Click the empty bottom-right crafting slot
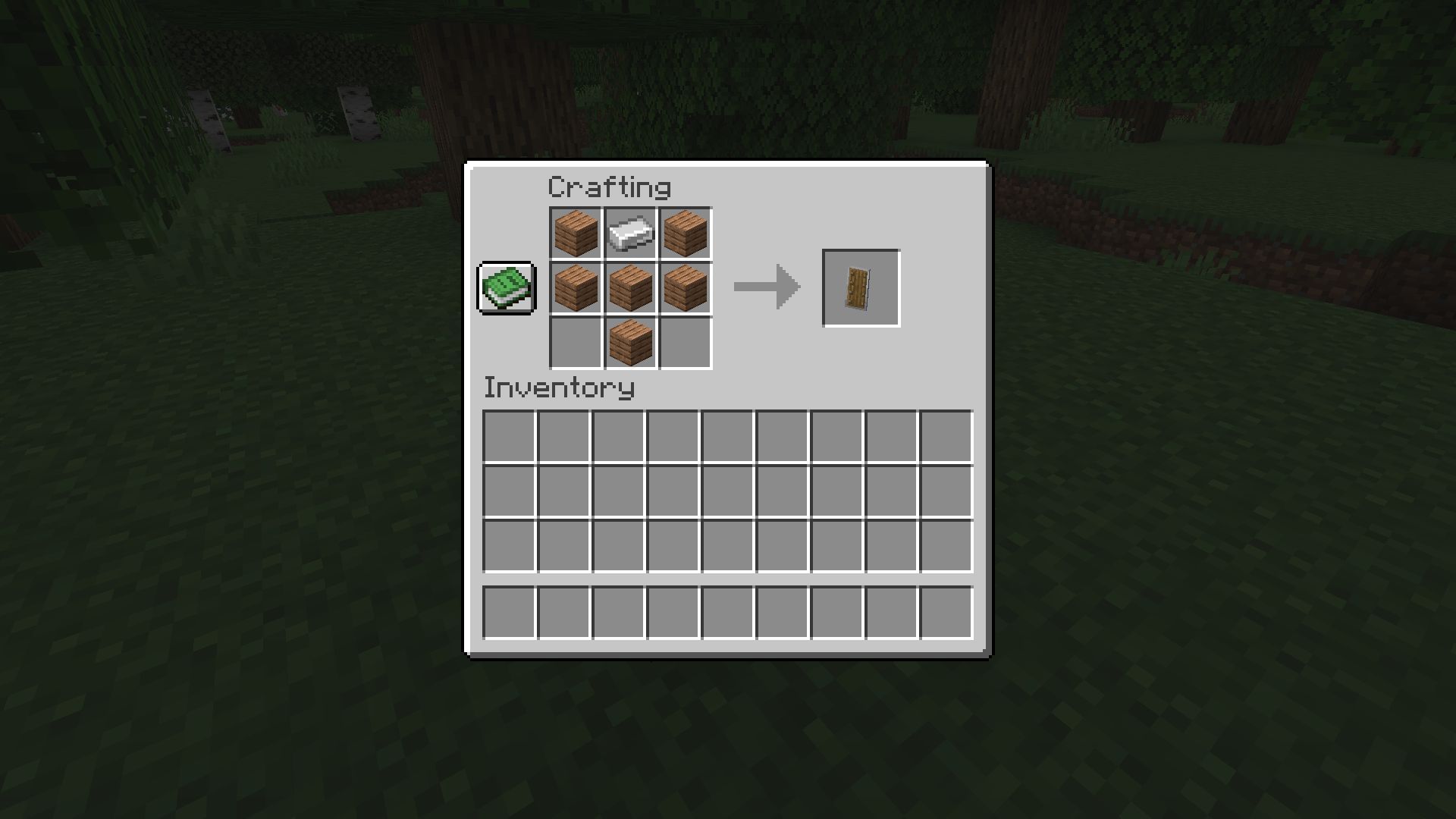Image resolution: width=1456 pixels, height=819 pixels. click(x=684, y=342)
